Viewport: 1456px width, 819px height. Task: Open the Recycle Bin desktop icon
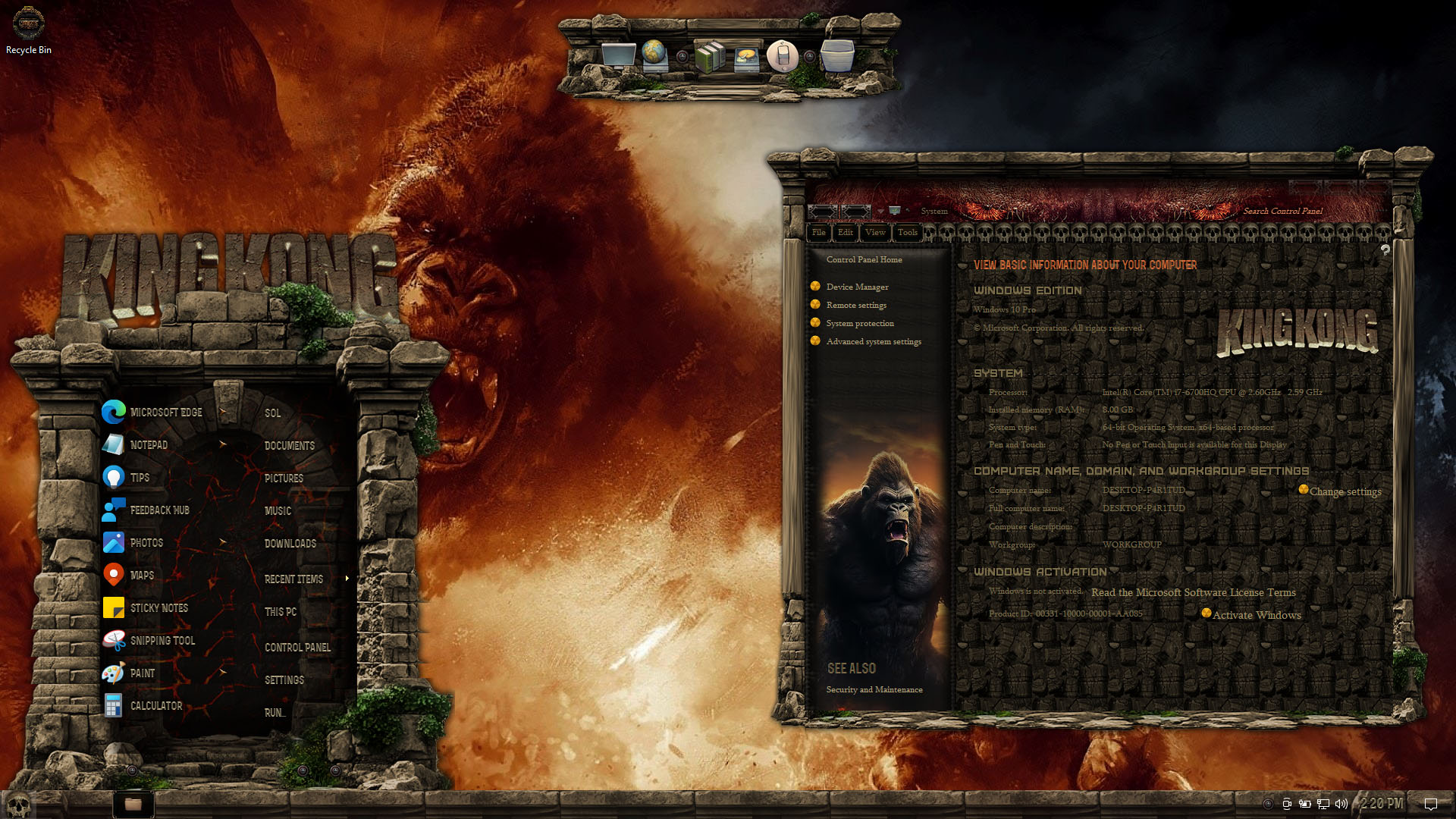click(29, 30)
